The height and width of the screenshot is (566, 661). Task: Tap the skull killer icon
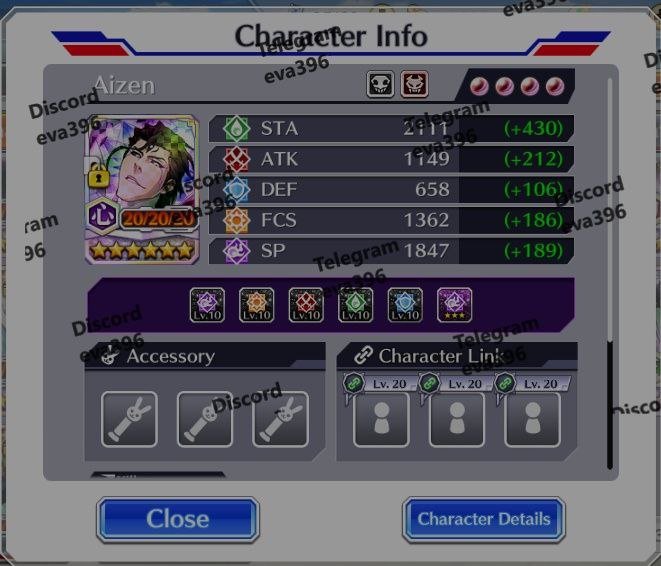(x=381, y=85)
